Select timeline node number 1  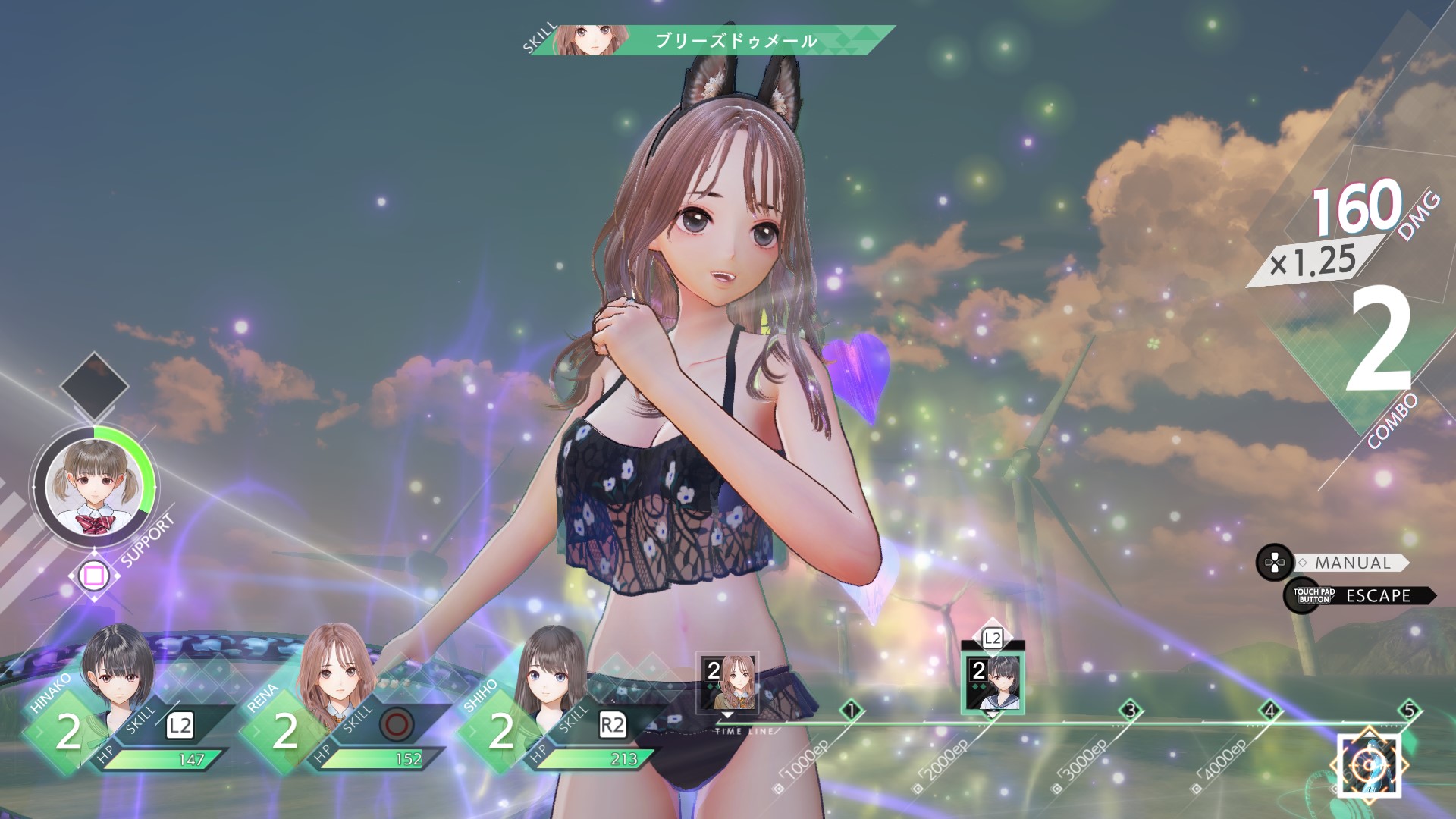click(x=852, y=711)
